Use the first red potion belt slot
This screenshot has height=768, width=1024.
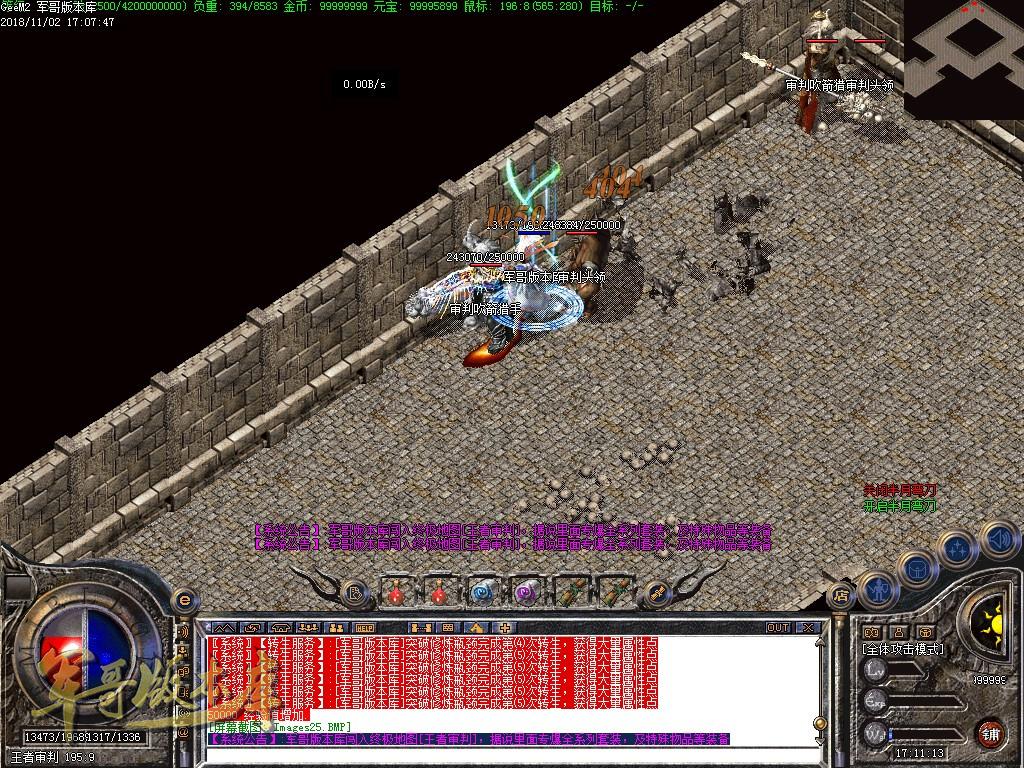(x=397, y=592)
